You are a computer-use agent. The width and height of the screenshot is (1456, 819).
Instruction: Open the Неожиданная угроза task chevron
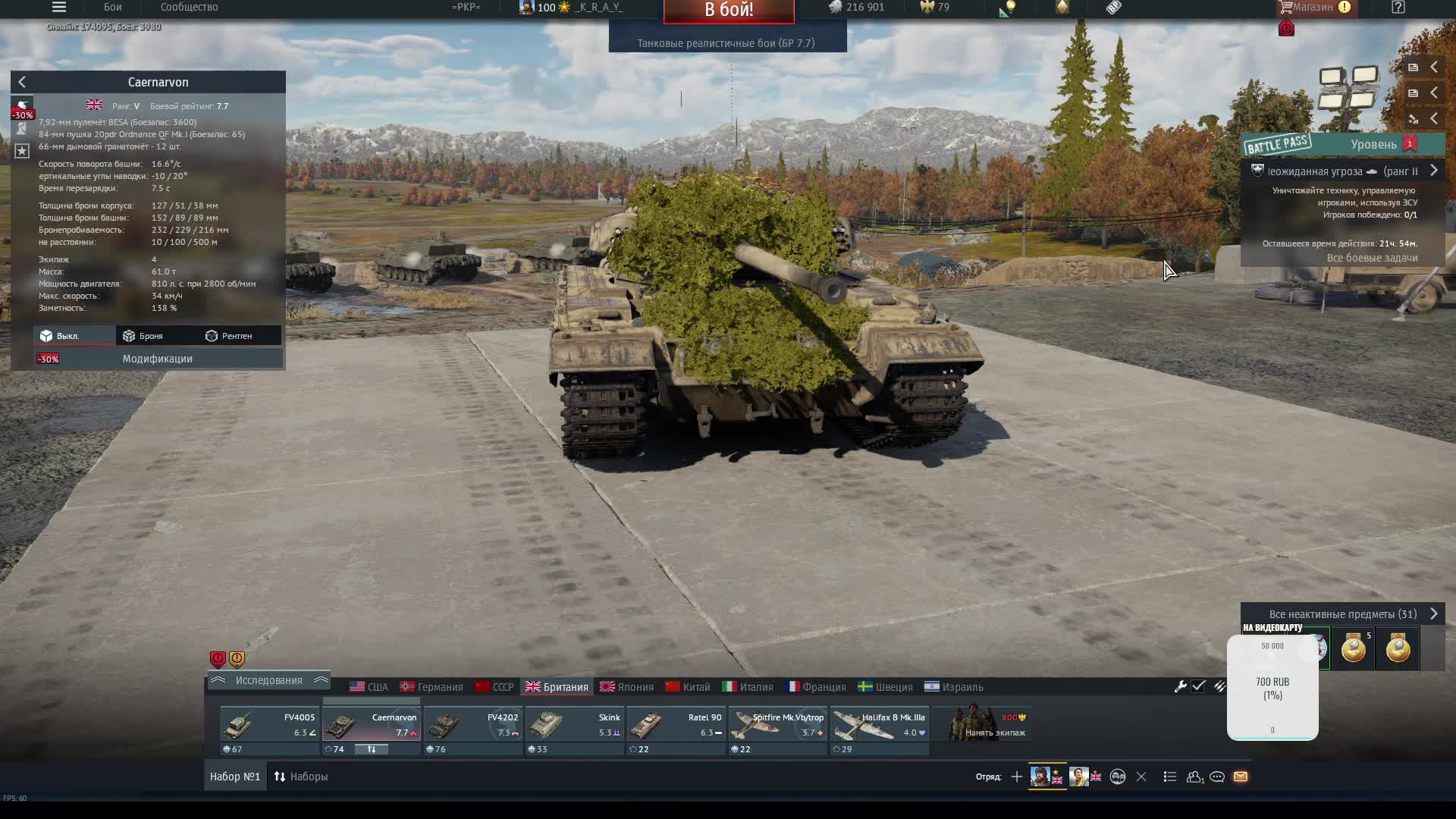pos(1433,171)
